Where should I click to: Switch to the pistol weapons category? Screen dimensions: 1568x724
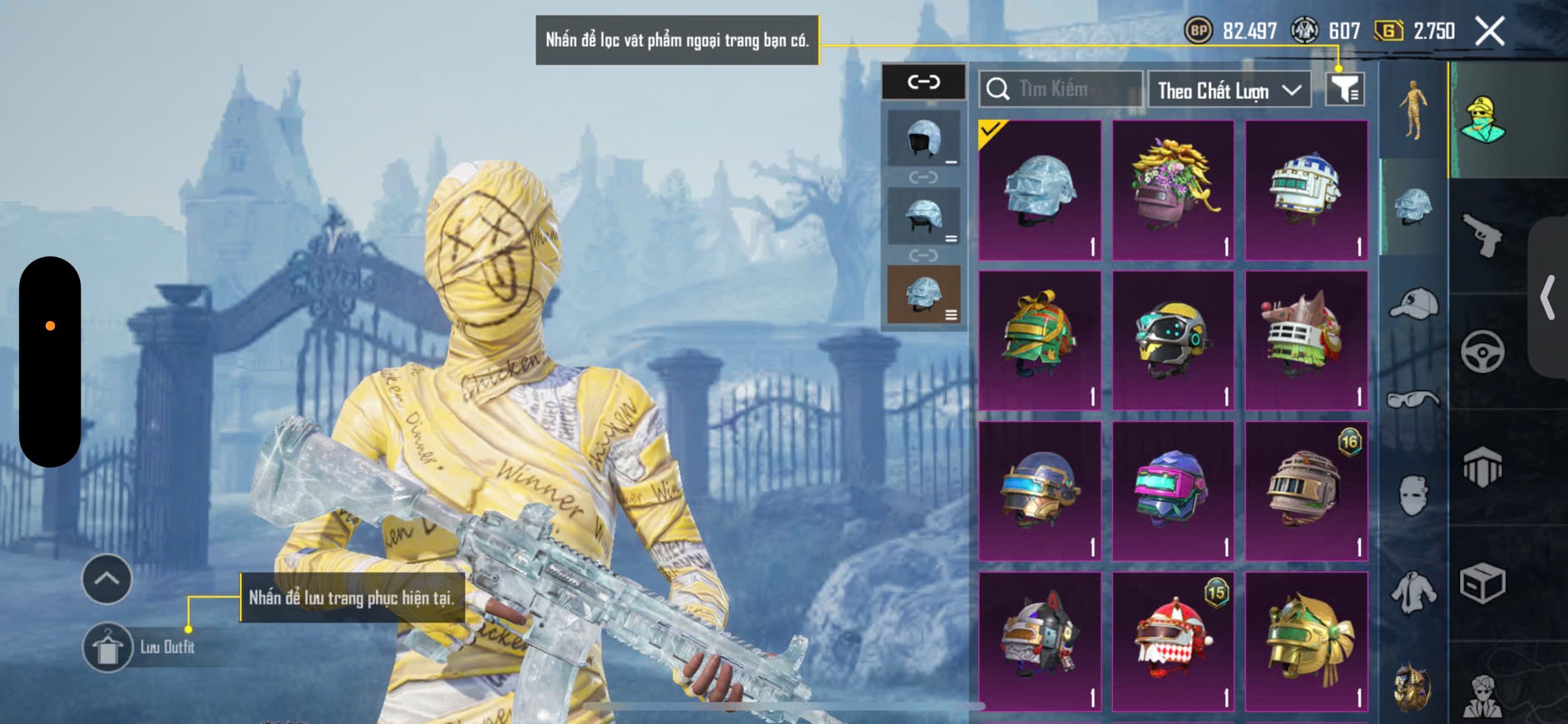pyautogui.click(x=1482, y=236)
